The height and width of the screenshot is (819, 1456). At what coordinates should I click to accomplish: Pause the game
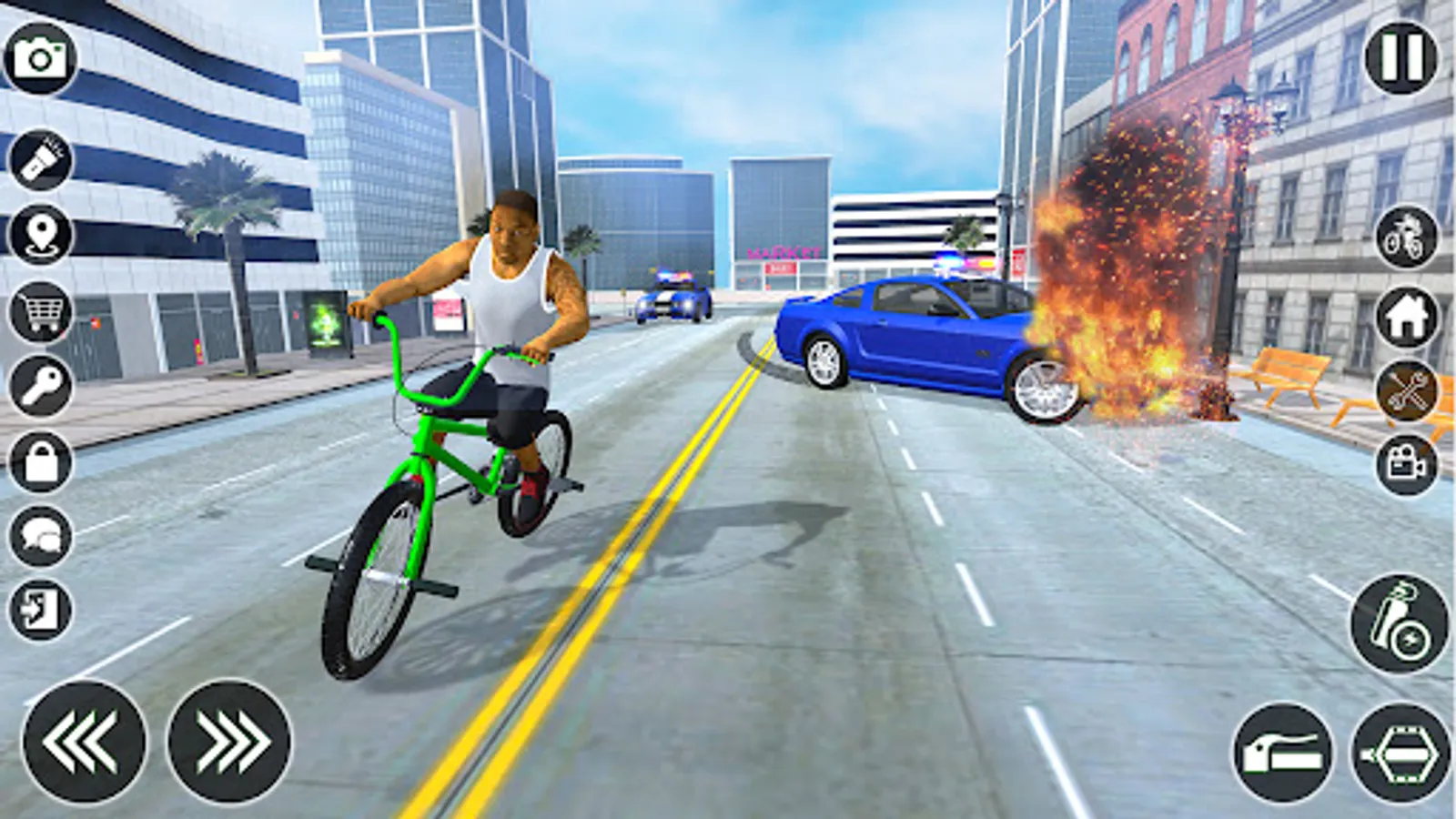(1400, 57)
